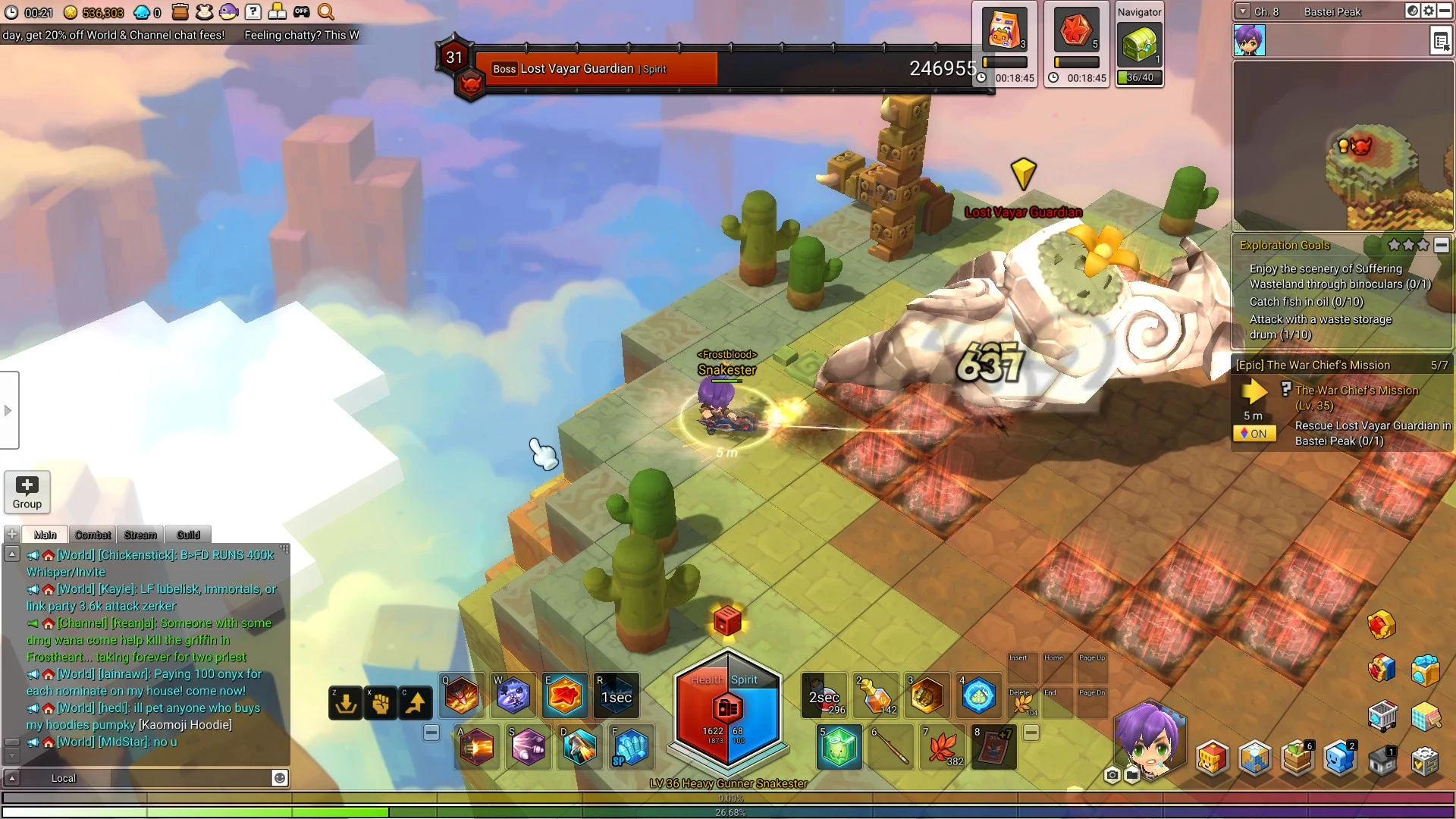Switch to the Stream chat tab
Screen dimensions: 1456x819
tap(140, 535)
